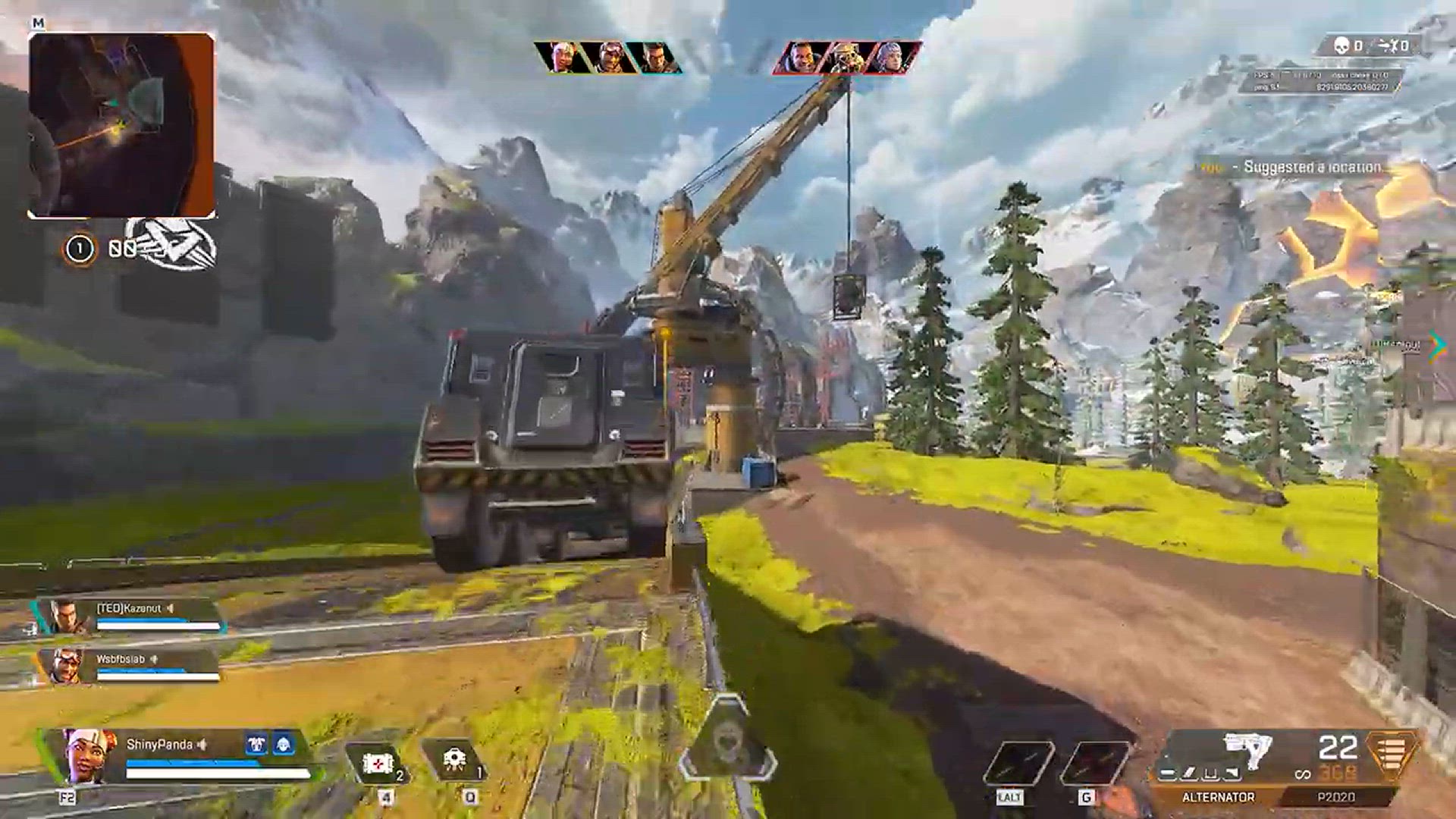Switch to the Alternator weapon tab
The height and width of the screenshot is (819, 1456).
point(1218,798)
